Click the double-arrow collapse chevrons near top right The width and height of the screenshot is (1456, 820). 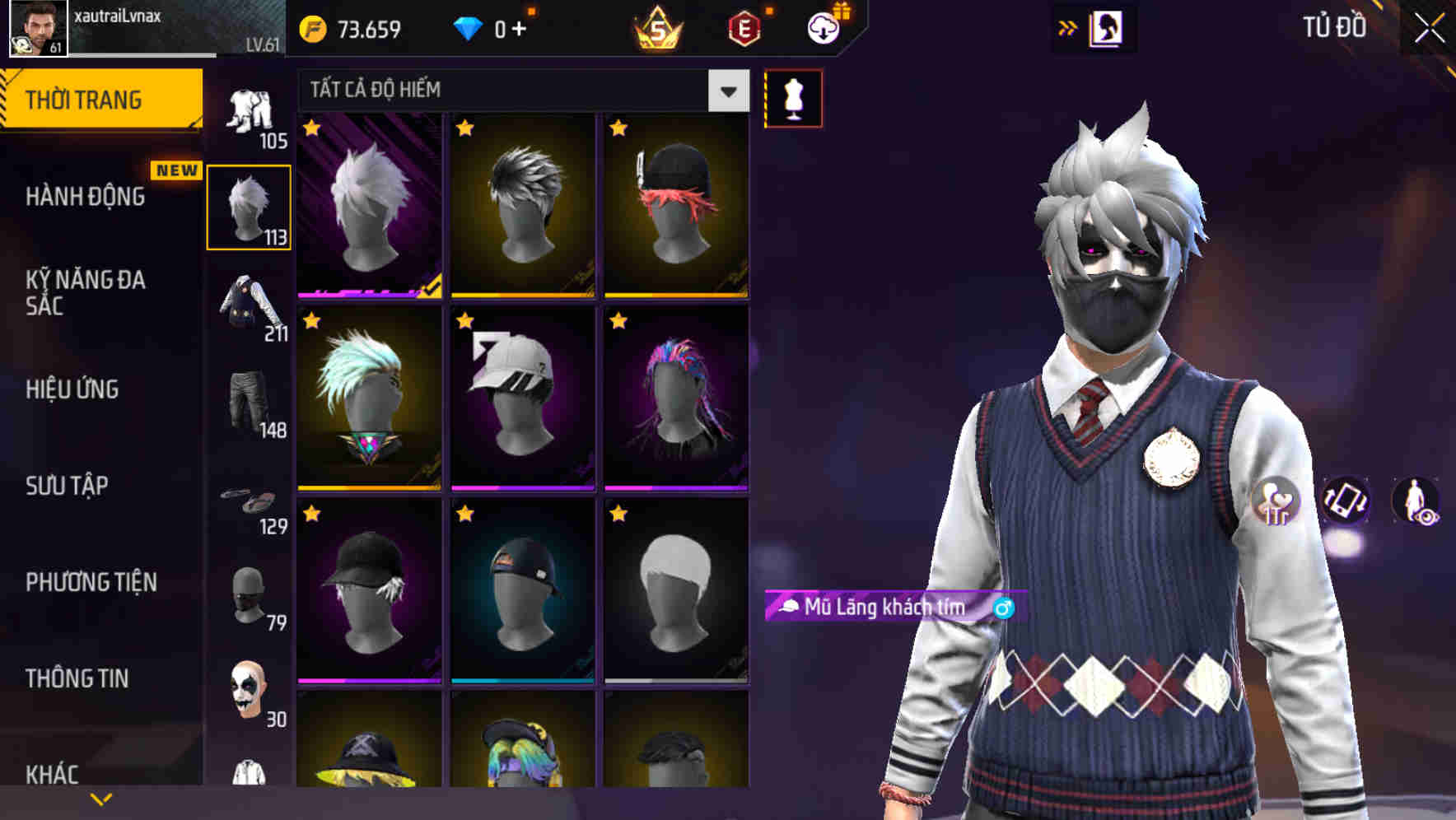(x=1068, y=27)
